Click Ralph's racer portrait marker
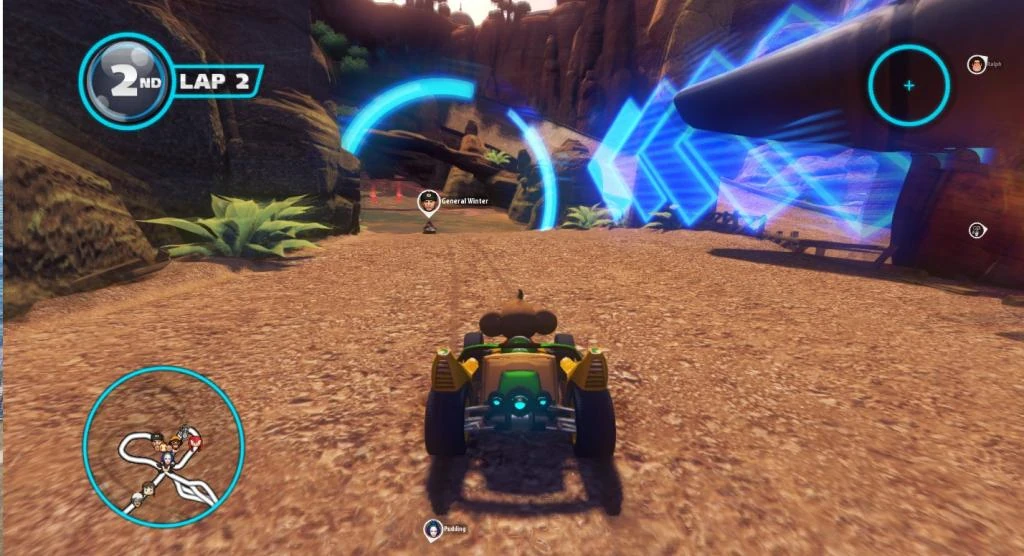 [x=975, y=65]
